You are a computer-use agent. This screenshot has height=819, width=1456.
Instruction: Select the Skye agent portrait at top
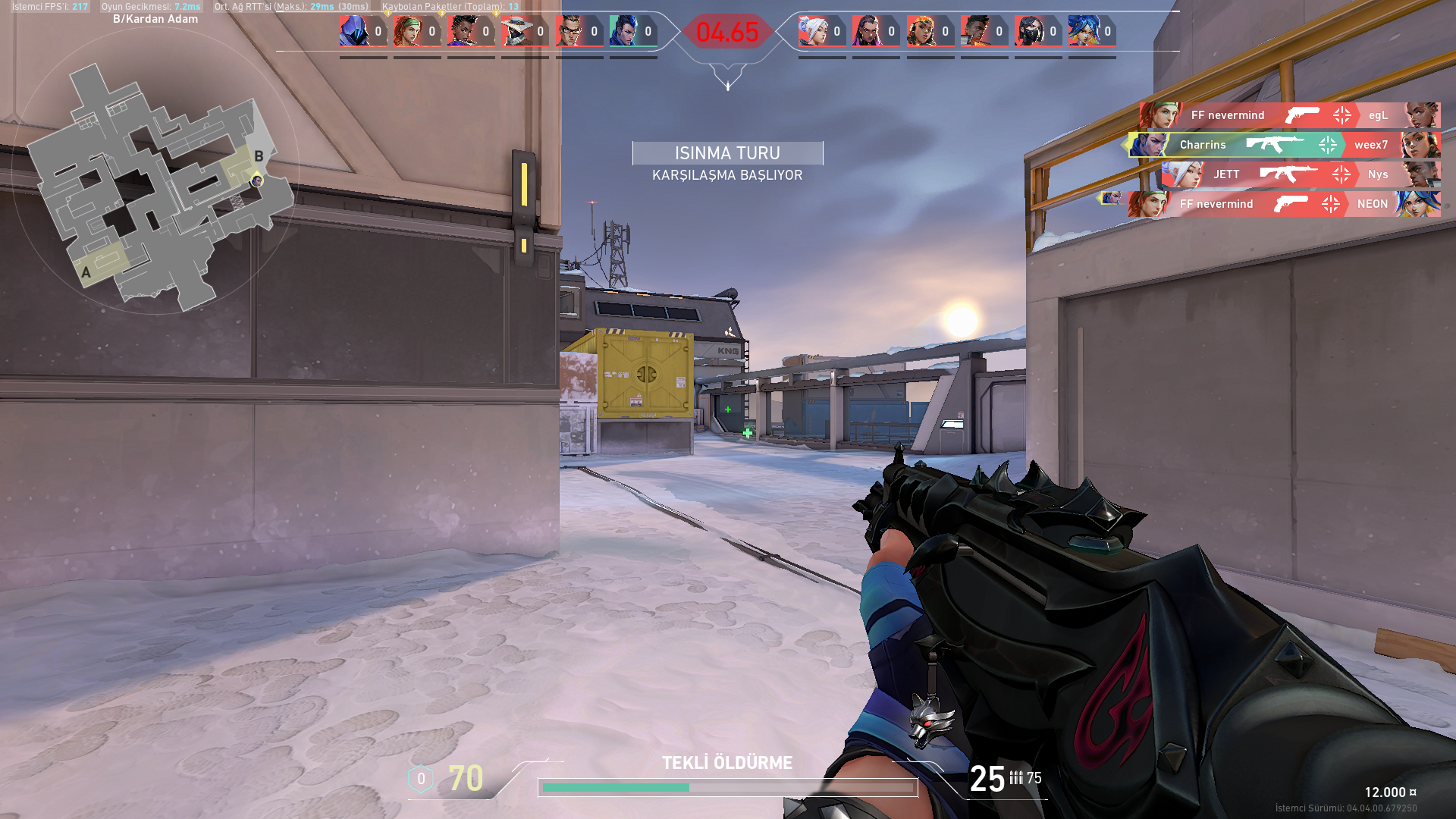(408, 31)
